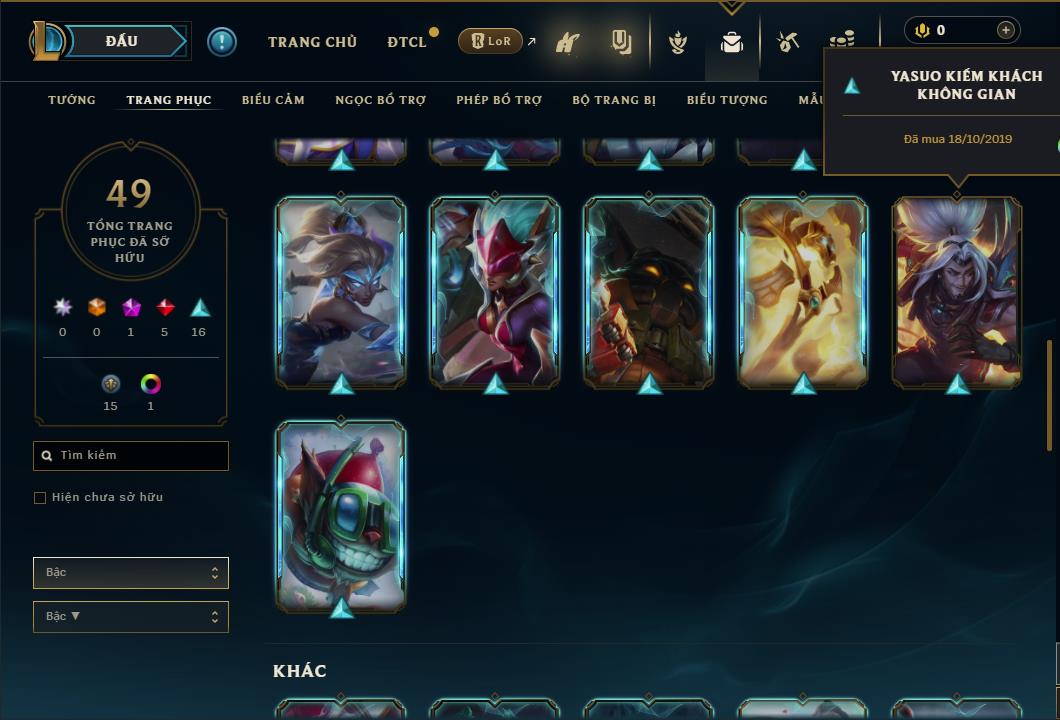Show the BIỂU TƯỢNG tab
Image resolution: width=1060 pixels, height=720 pixels.
pos(727,100)
